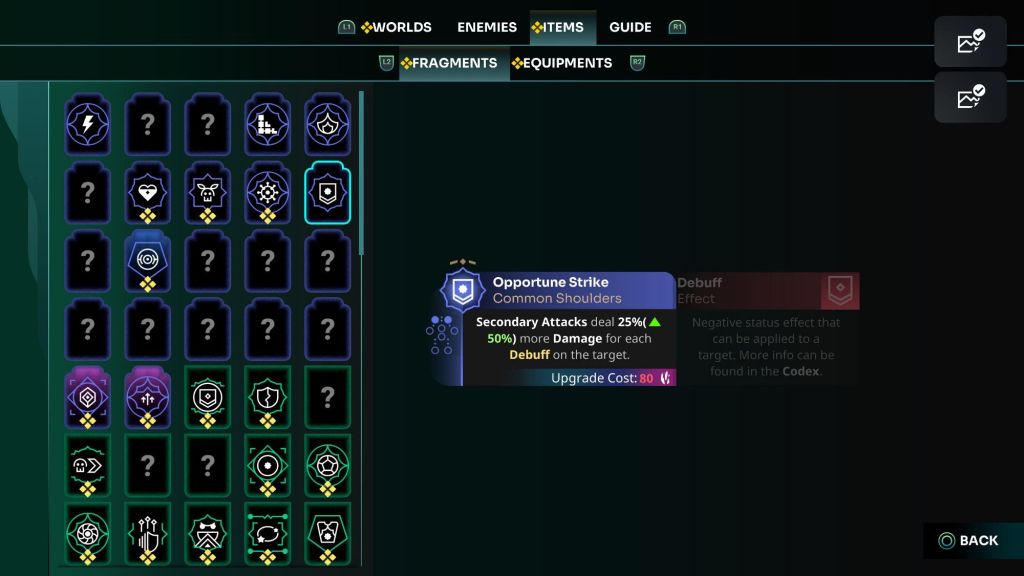The width and height of the screenshot is (1024, 576).
Task: Open the Guide tab
Action: click(x=630, y=27)
